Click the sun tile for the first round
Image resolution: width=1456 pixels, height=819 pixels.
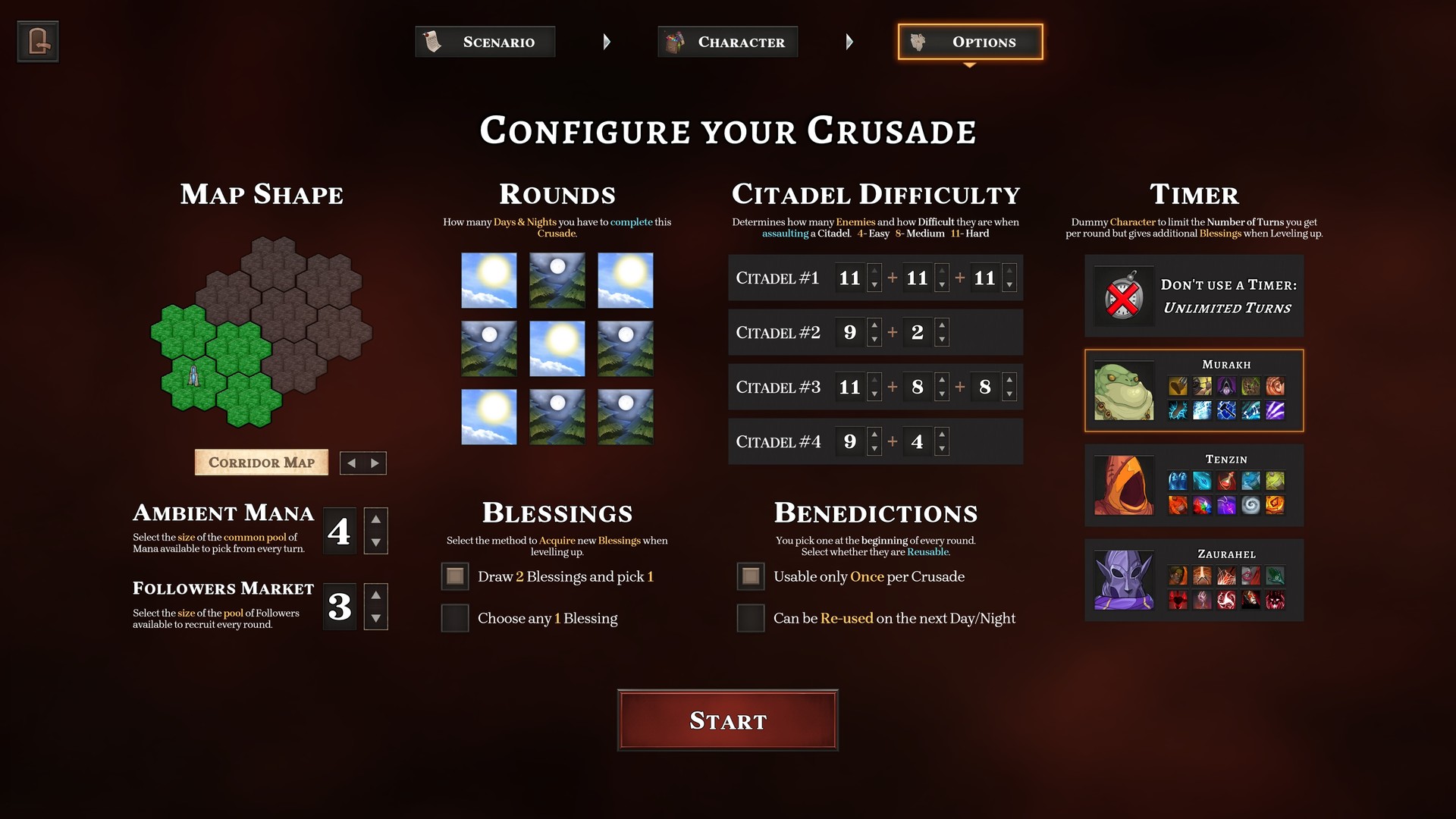click(x=489, y=280)
